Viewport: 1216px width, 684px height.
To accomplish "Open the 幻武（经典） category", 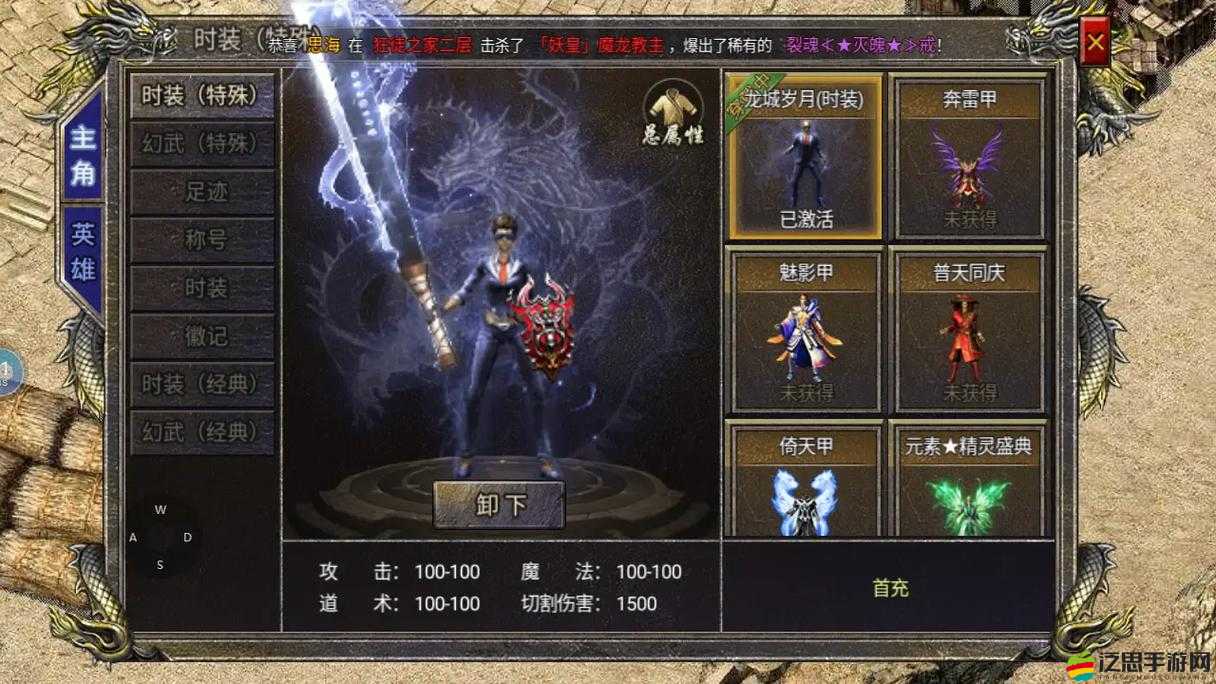I will (201, 432).
